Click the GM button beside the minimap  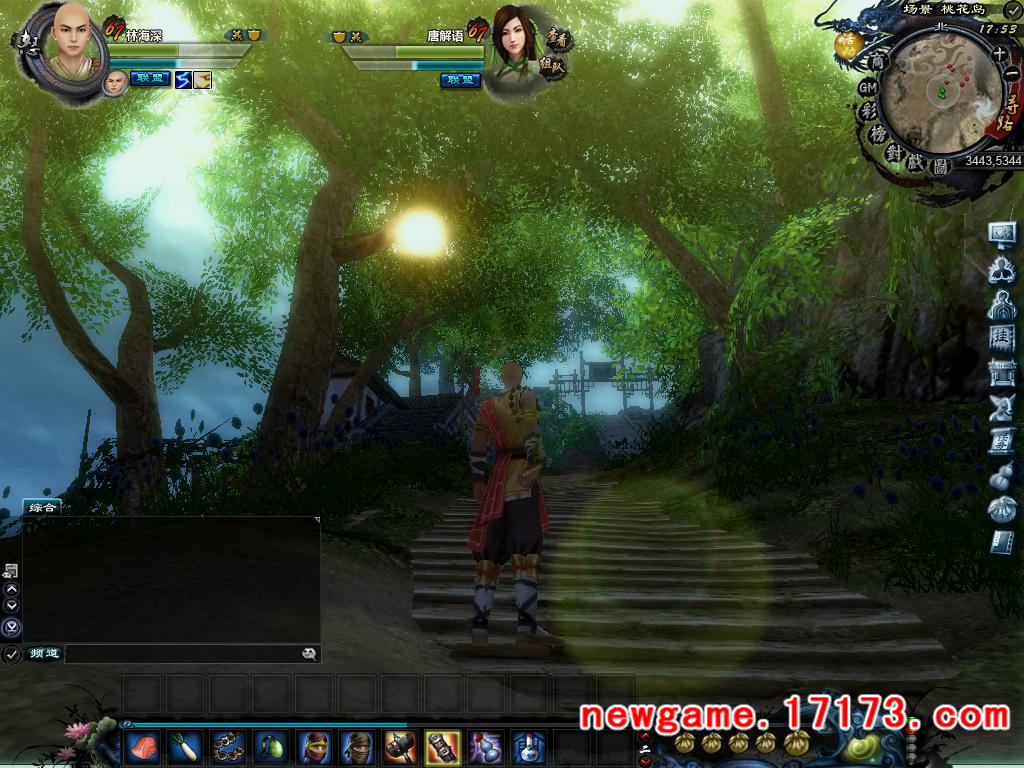868,88
